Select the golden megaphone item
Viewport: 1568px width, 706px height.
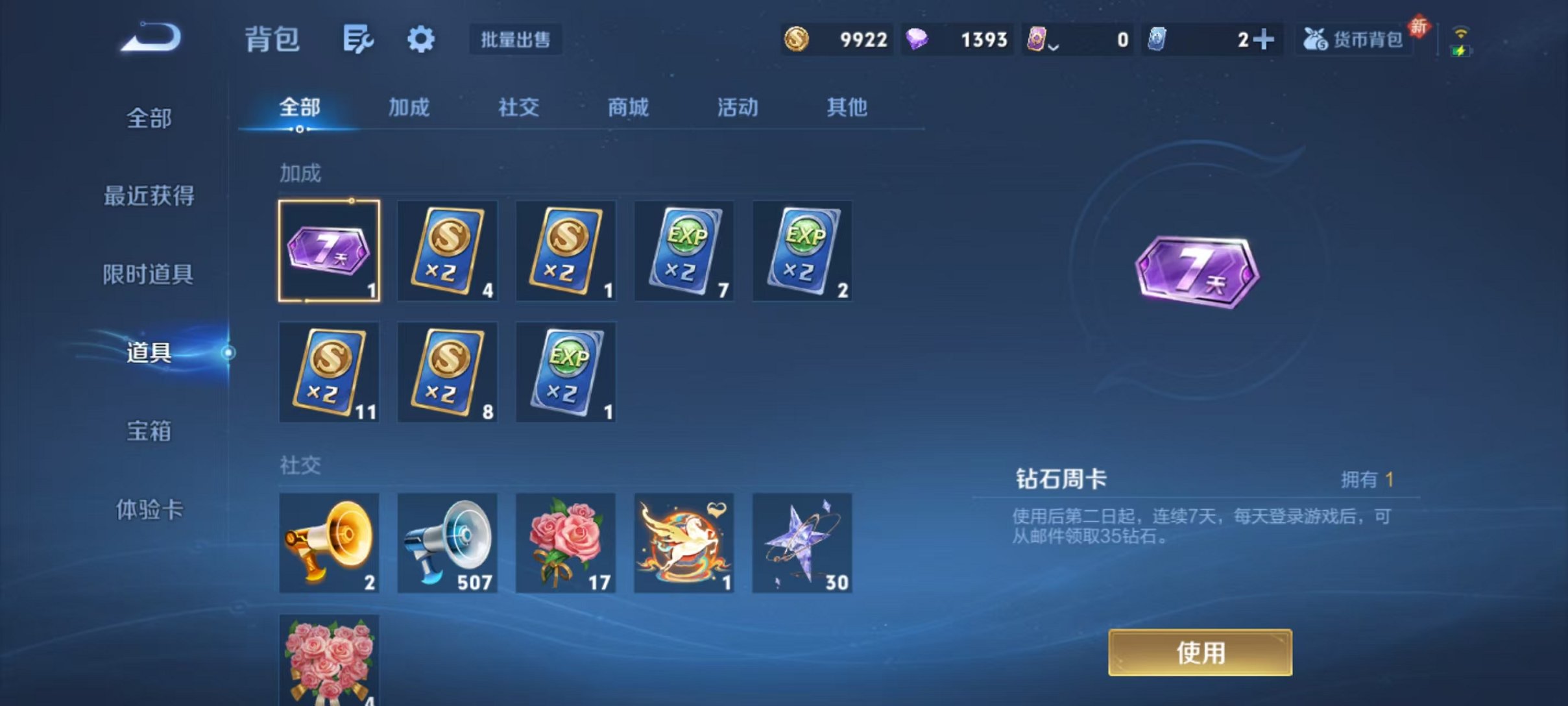328,543
